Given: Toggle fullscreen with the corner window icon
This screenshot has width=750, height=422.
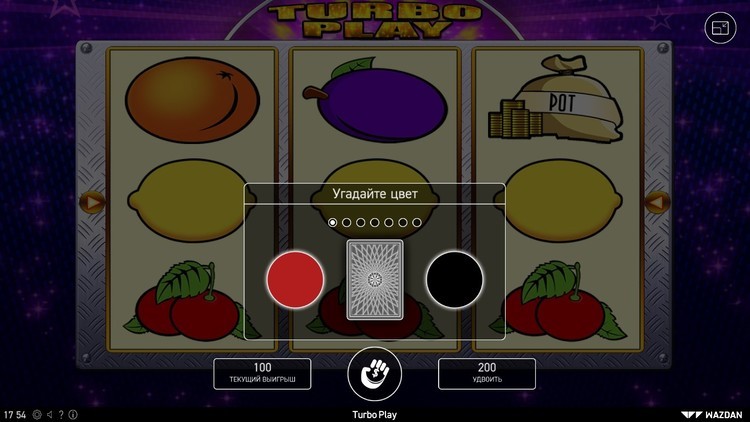Looking at the screenshot, I should [720, 28].
